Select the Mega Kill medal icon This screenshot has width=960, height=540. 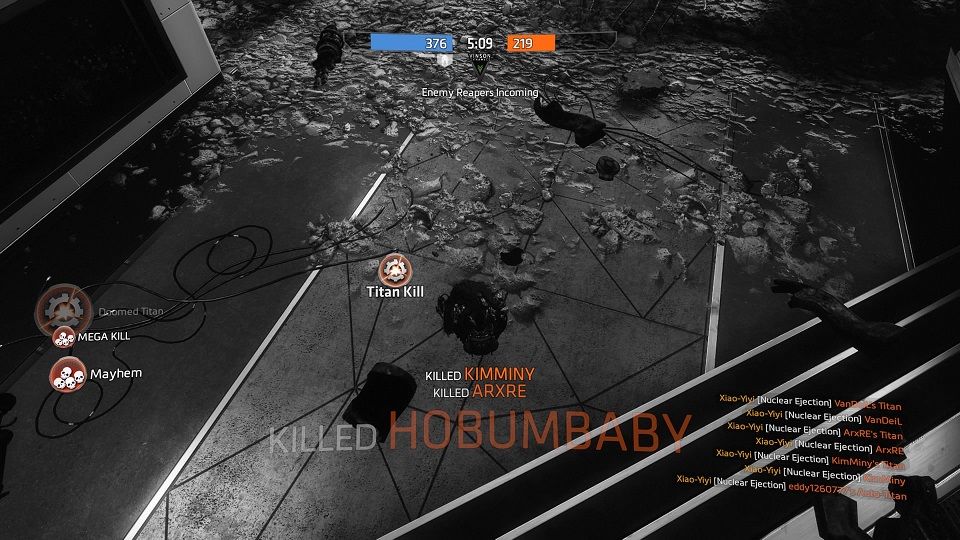(64, 337)
